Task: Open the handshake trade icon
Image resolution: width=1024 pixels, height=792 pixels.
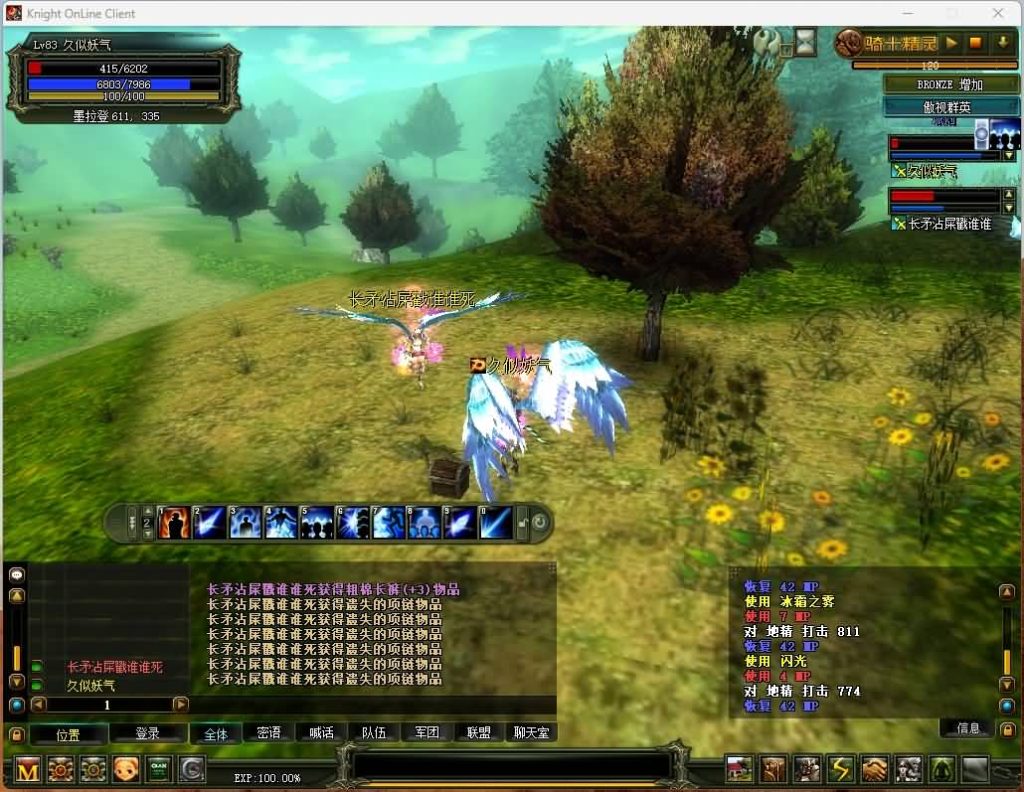Action: [x=875, y=769]
